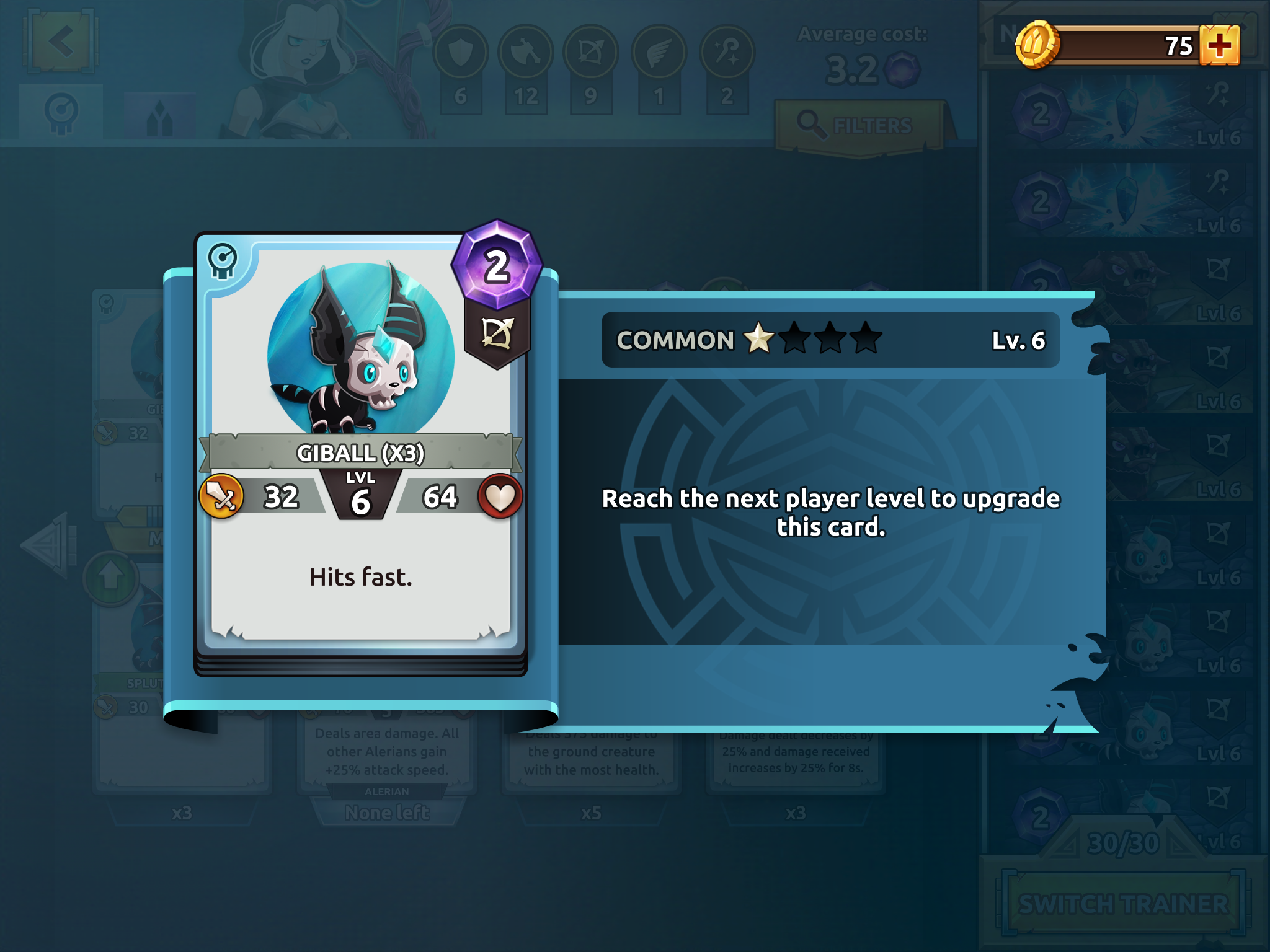Buy more gold with the plus button
Viewport: 1270px width, 952px height.
pyautogui.click(x=1219, y=45)
